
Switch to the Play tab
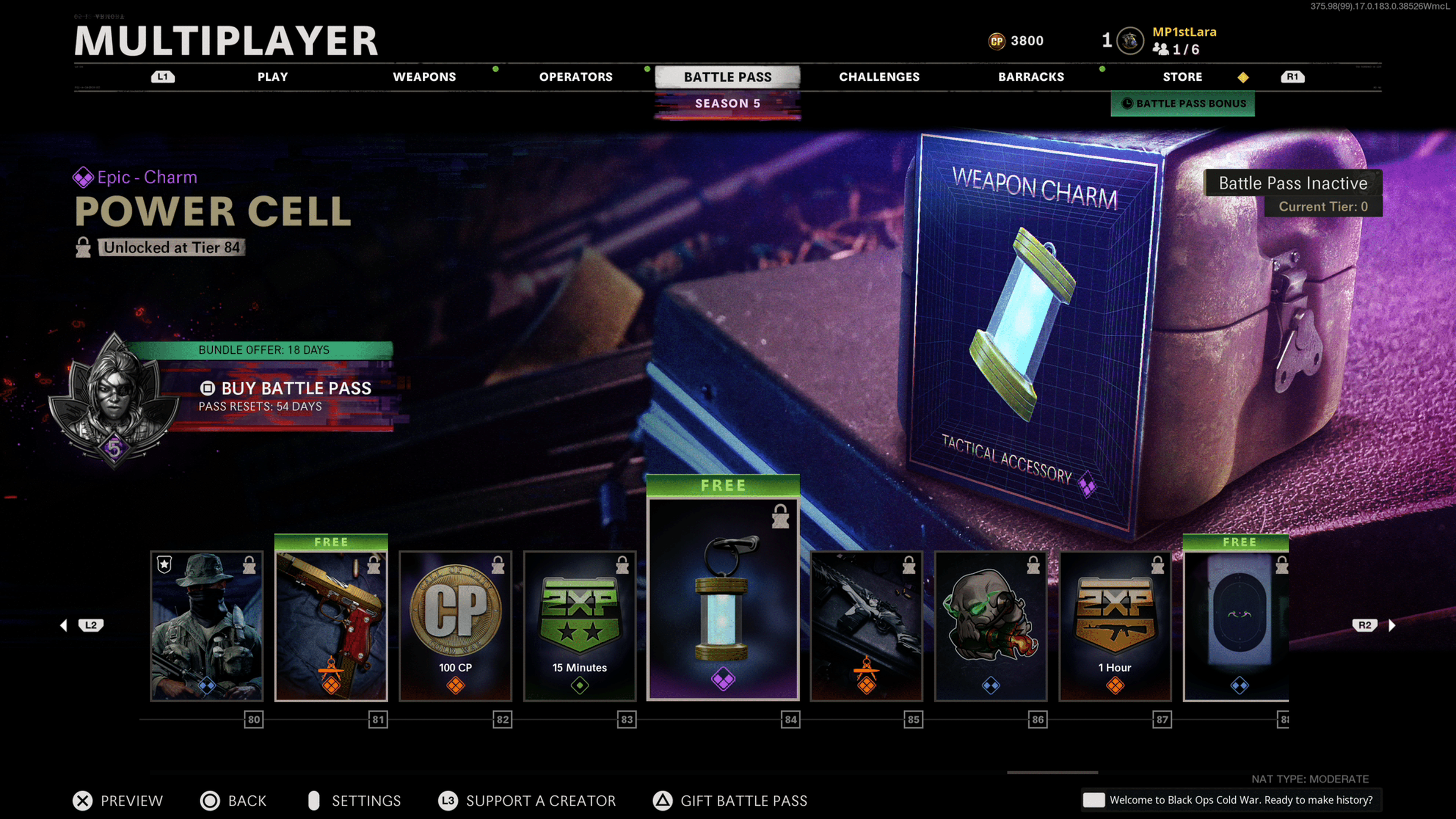click(273, 77)
